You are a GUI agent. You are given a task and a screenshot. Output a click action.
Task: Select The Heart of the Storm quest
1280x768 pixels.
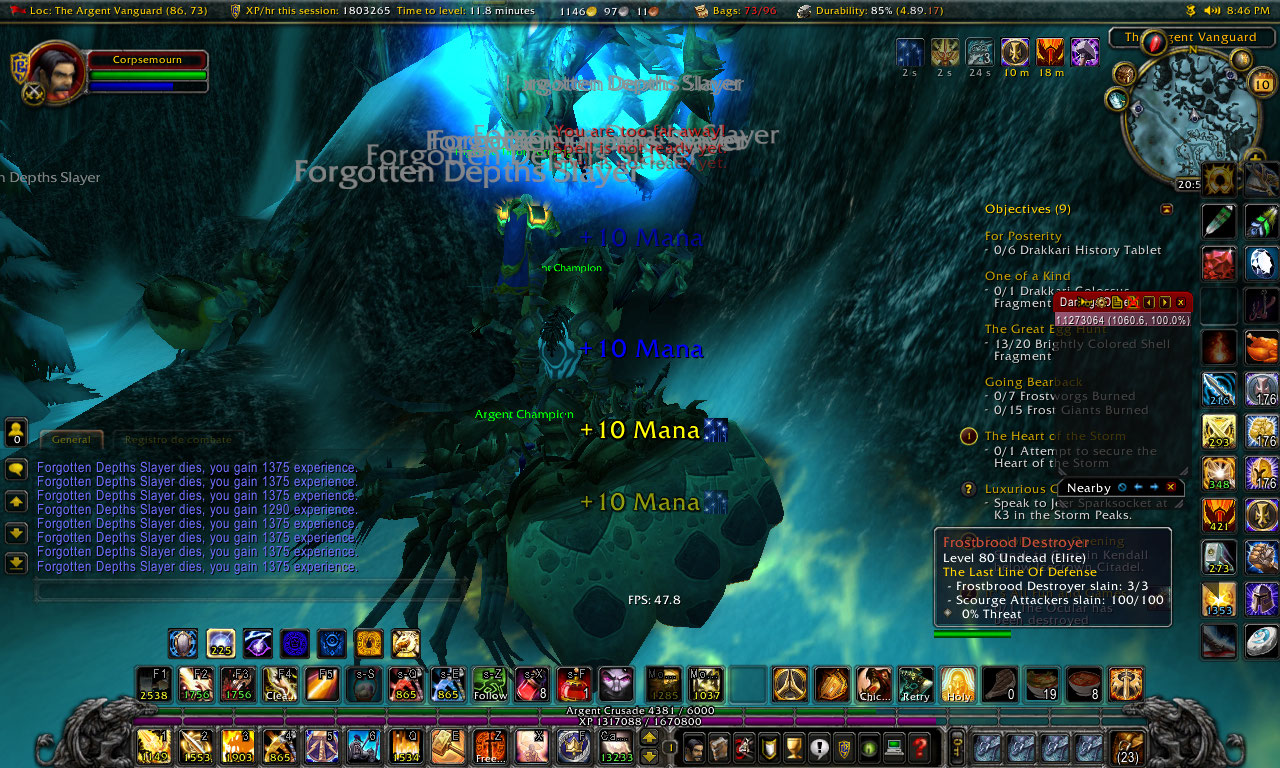[1055, 436]
